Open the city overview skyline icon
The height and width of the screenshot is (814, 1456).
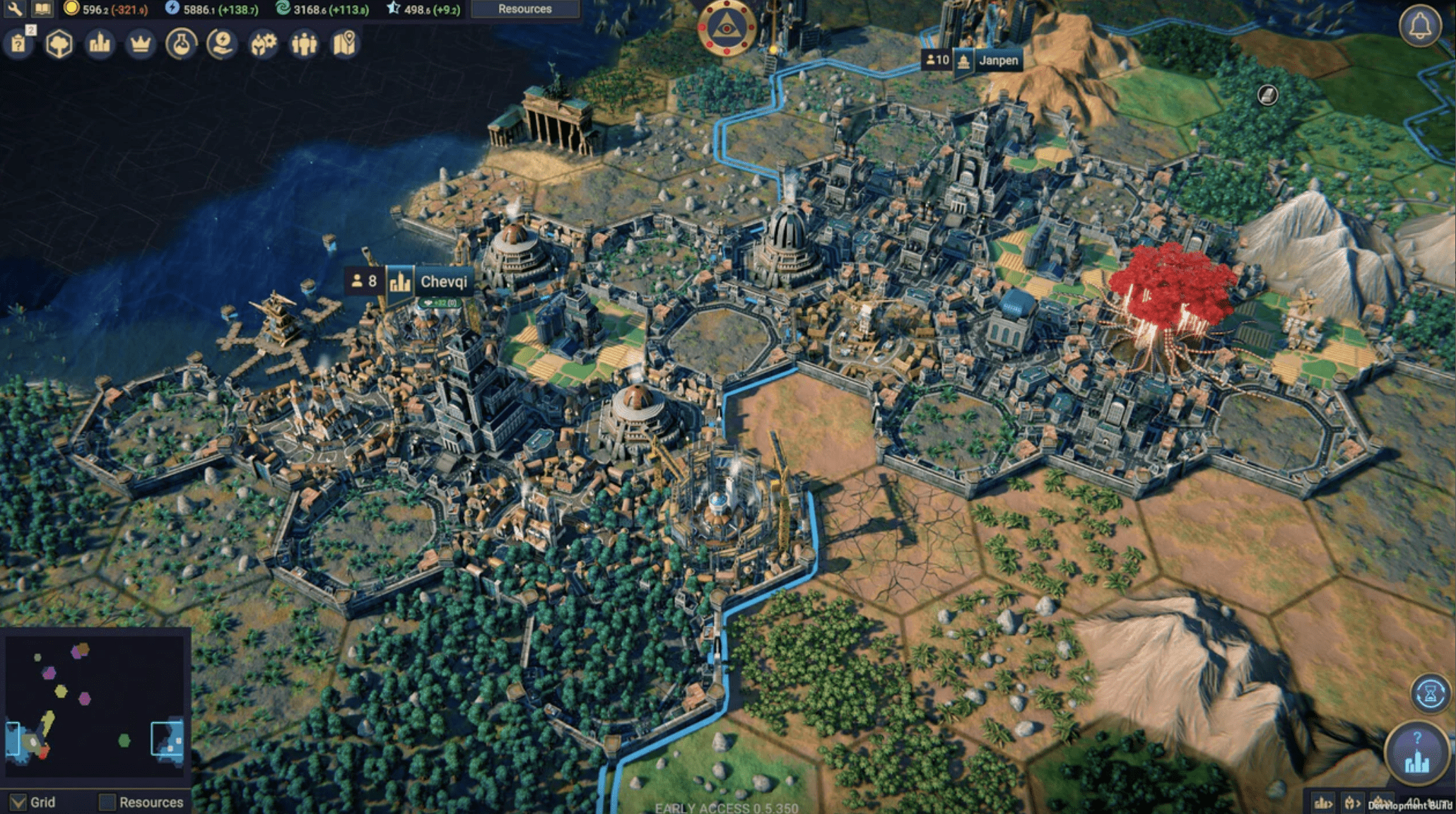(100, 43)
